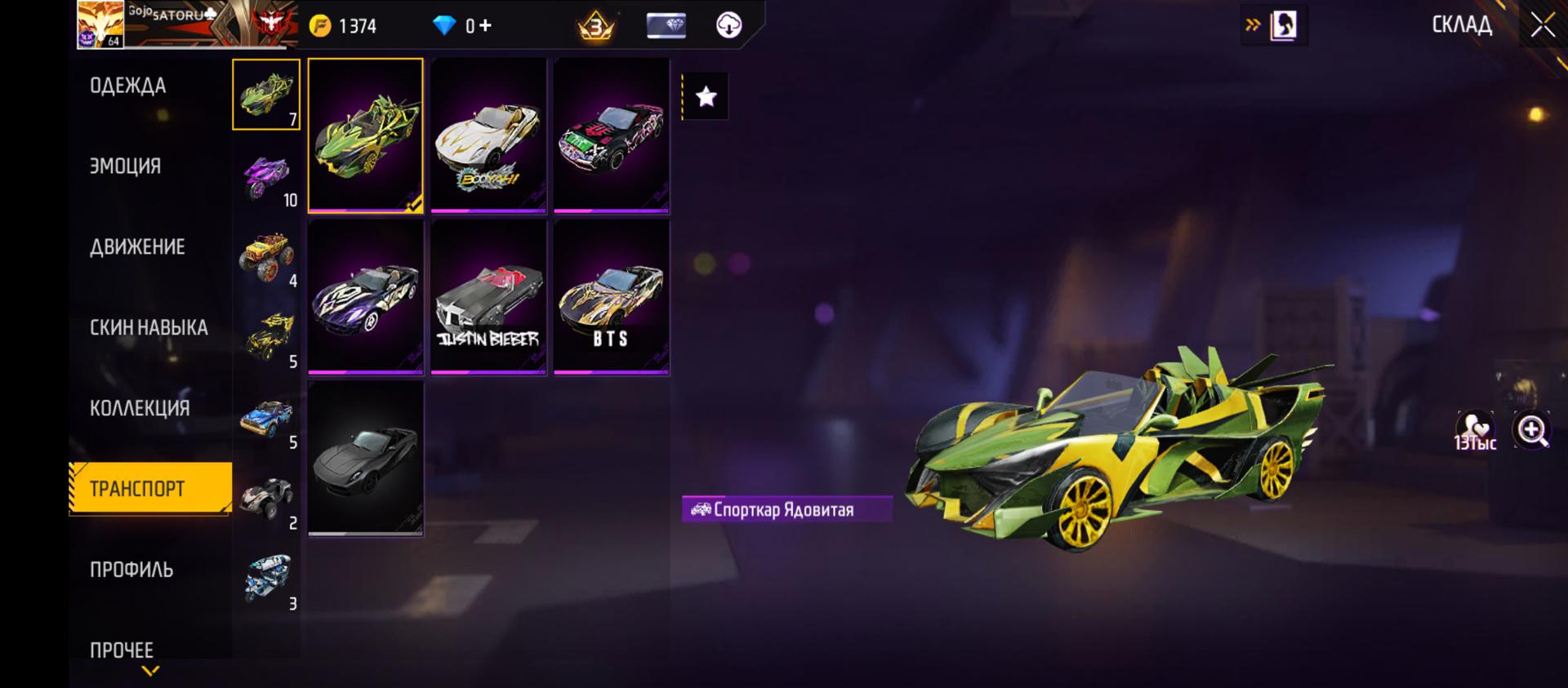Select the blue pickup truck subcategory

tap(267, 419)
